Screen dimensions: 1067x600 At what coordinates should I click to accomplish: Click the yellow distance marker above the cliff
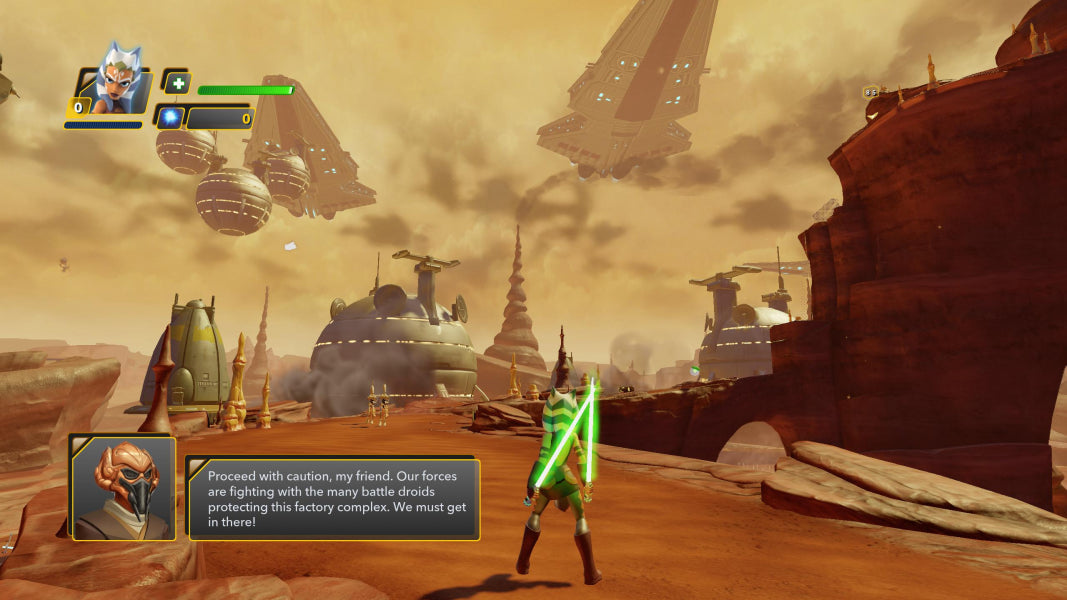(871, 92)
